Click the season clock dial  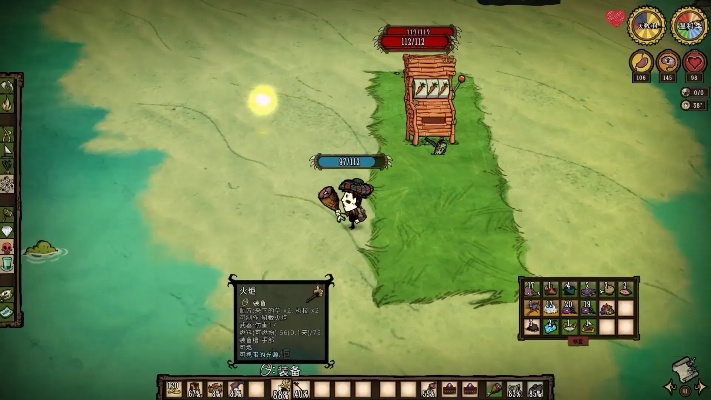[689, 26]
